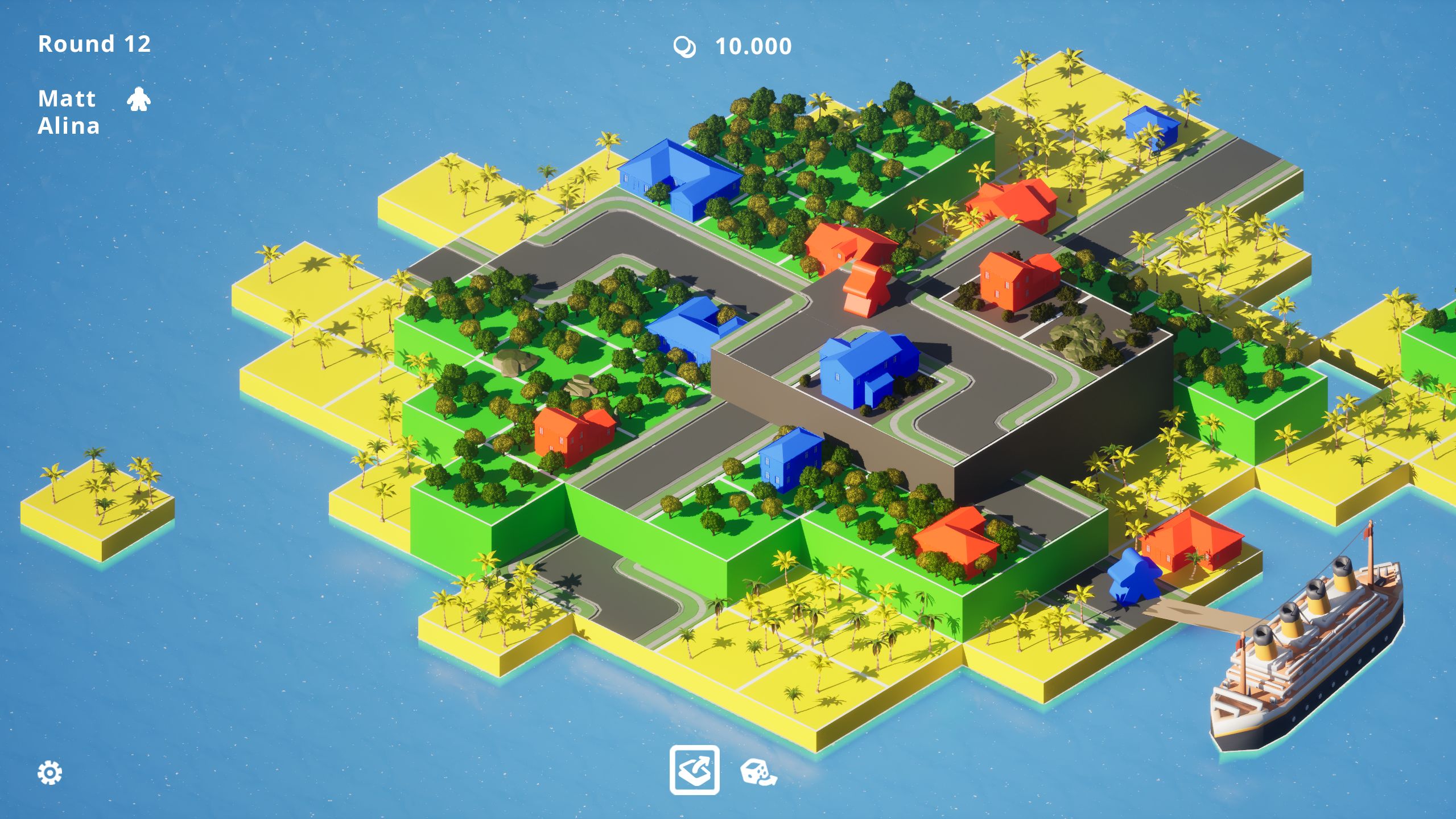
Task: Click the meeple icon next to Matt
Action: (x=139, y=100)
